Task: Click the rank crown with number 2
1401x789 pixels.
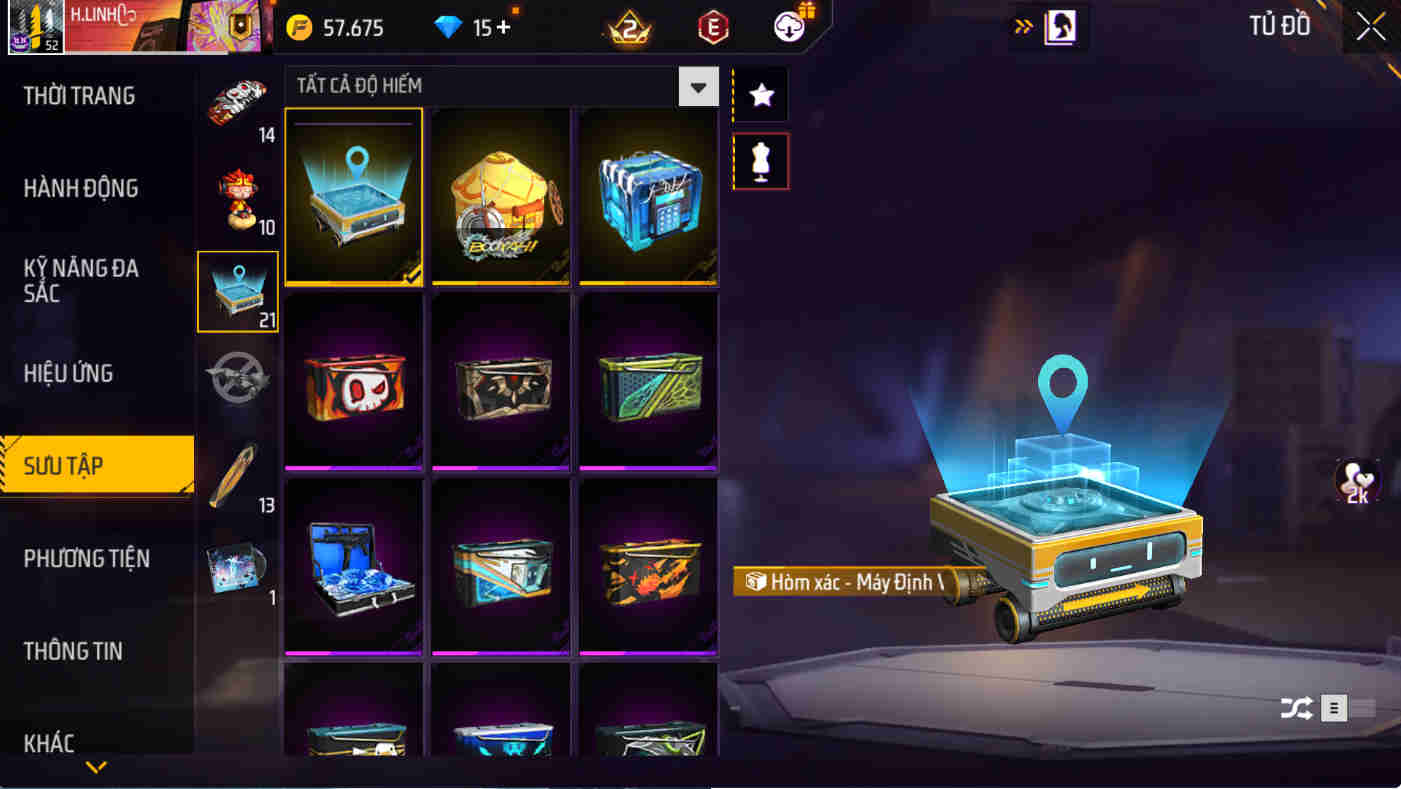Action: [630, 27]
